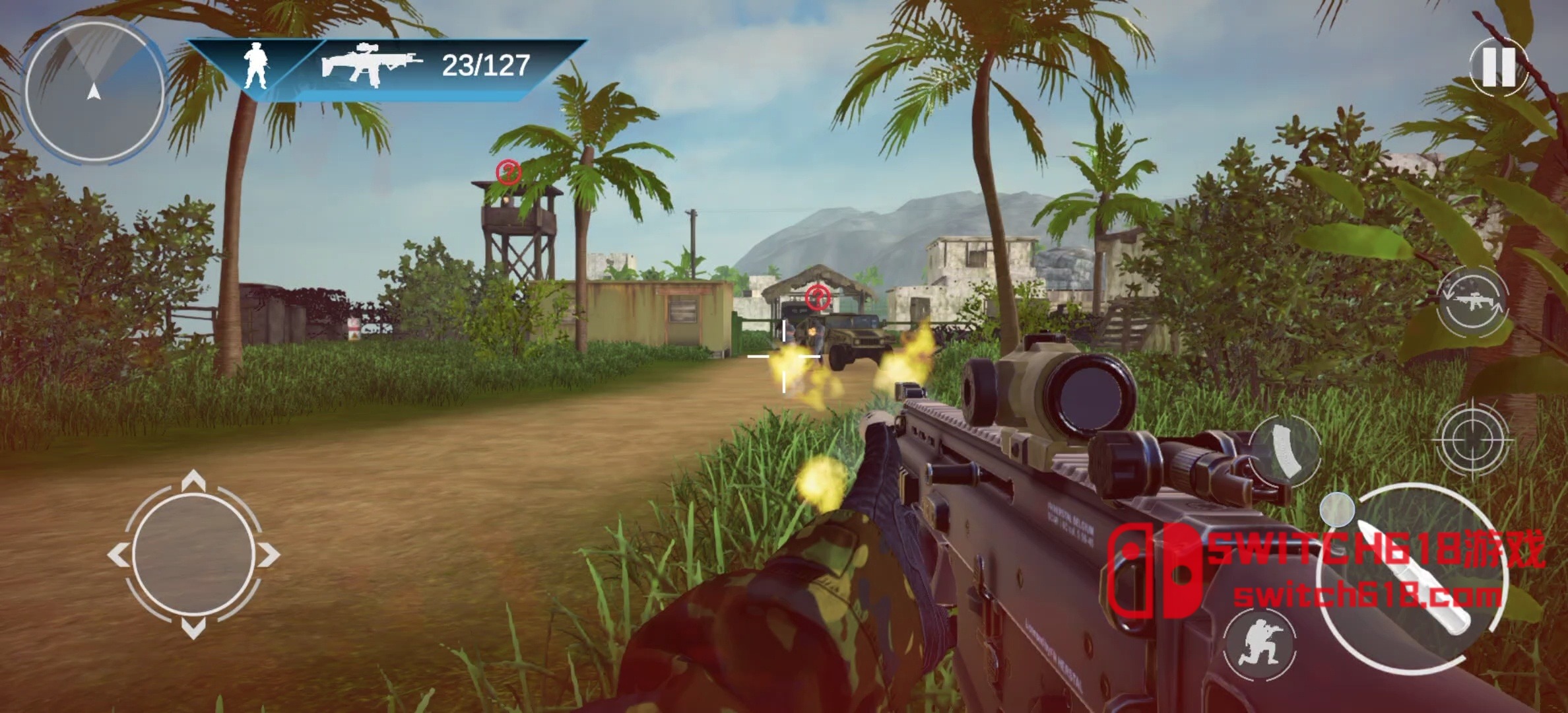Pause the game
This screenshot has width=1568, height=713.
1499,66
